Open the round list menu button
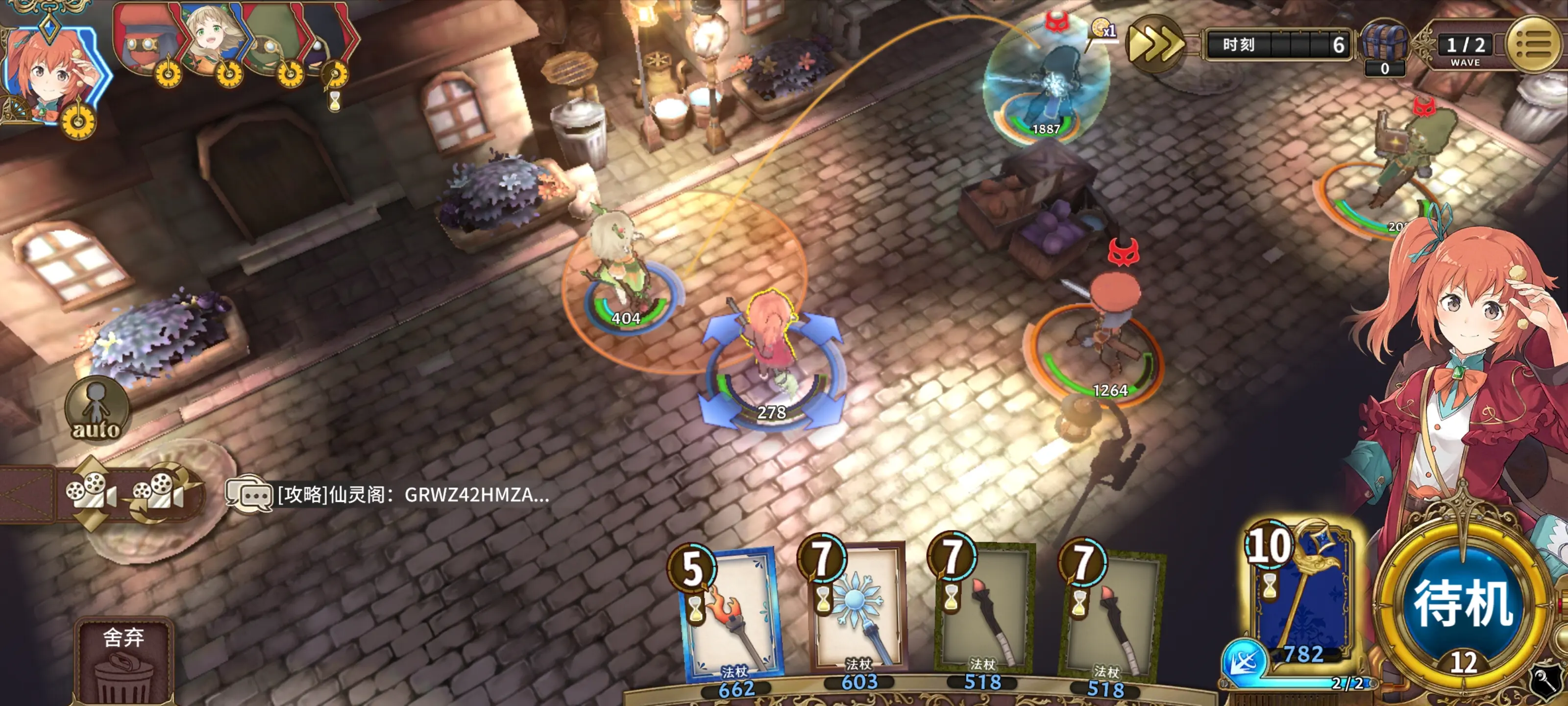Viewport: 1568px width, 706px height. (x=1534, y=44)
